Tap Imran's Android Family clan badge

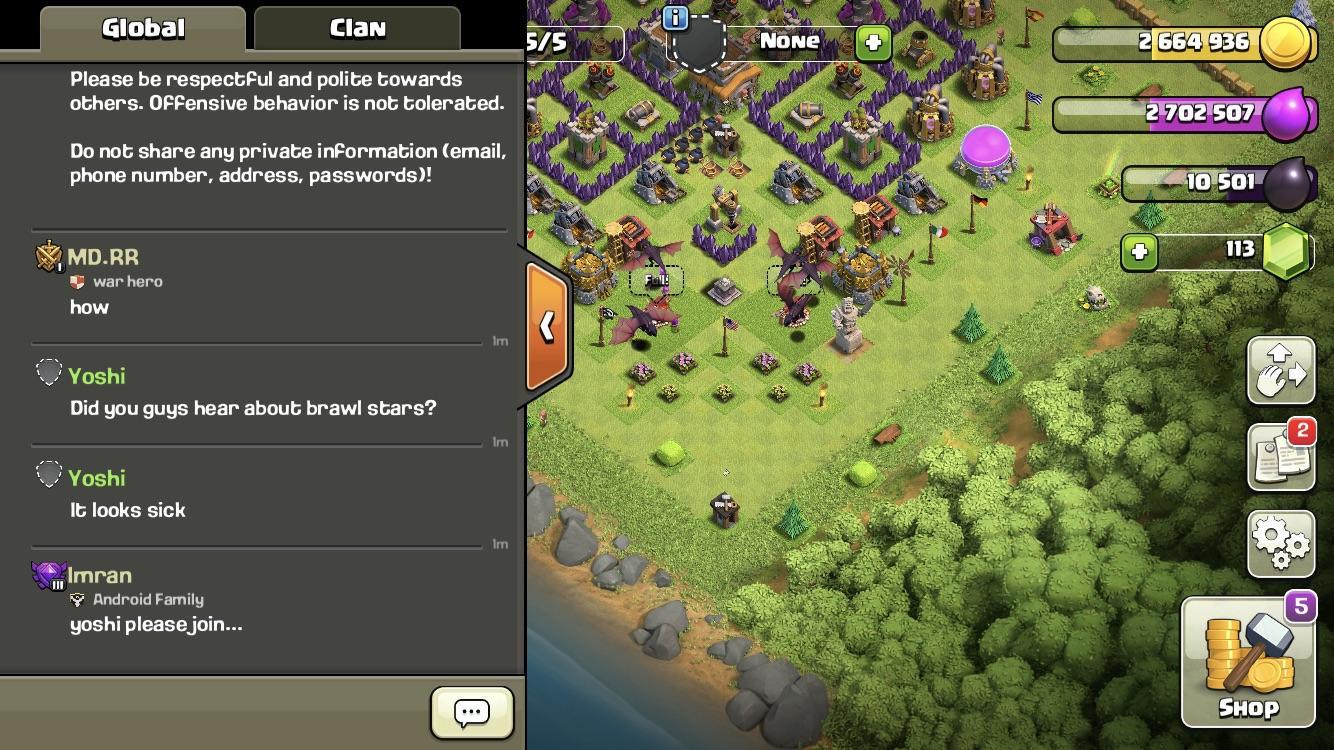tap(79, 599)
